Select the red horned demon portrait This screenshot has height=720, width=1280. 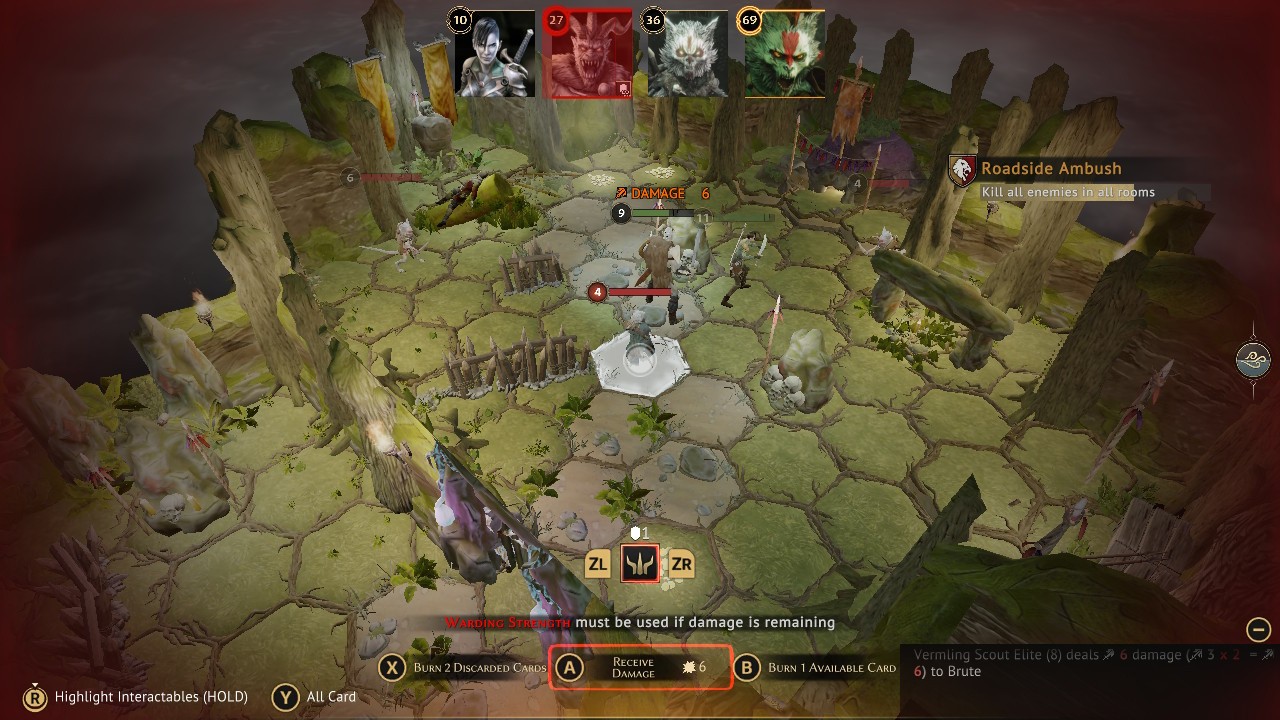point(591,55)
